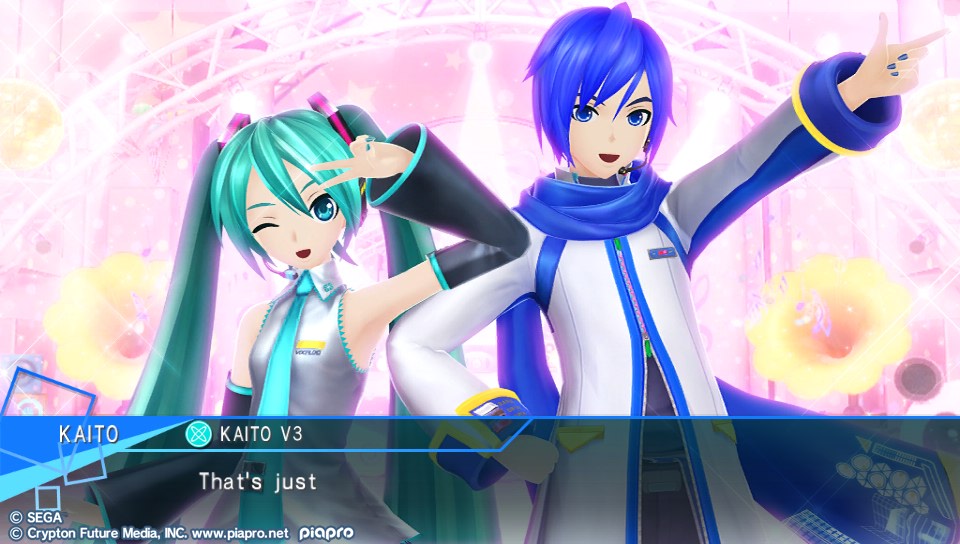This screenshot has width=960, height=544.
Task: Select the KAITO V3 module label
Action: pyautogui.click(x=261, y=434)
